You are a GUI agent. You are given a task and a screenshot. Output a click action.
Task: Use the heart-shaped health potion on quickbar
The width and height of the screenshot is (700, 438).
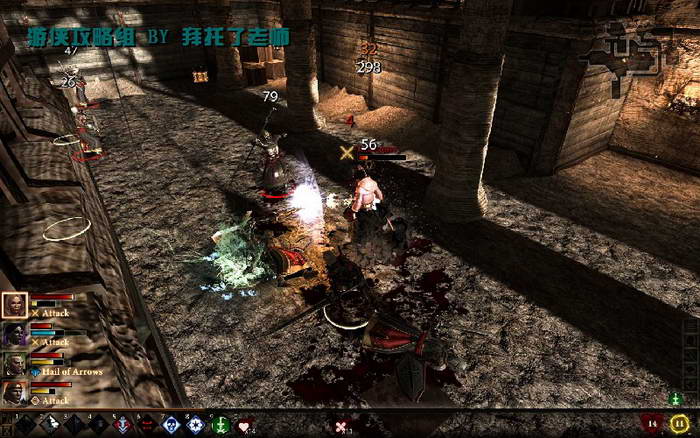(x=243, y=426)
